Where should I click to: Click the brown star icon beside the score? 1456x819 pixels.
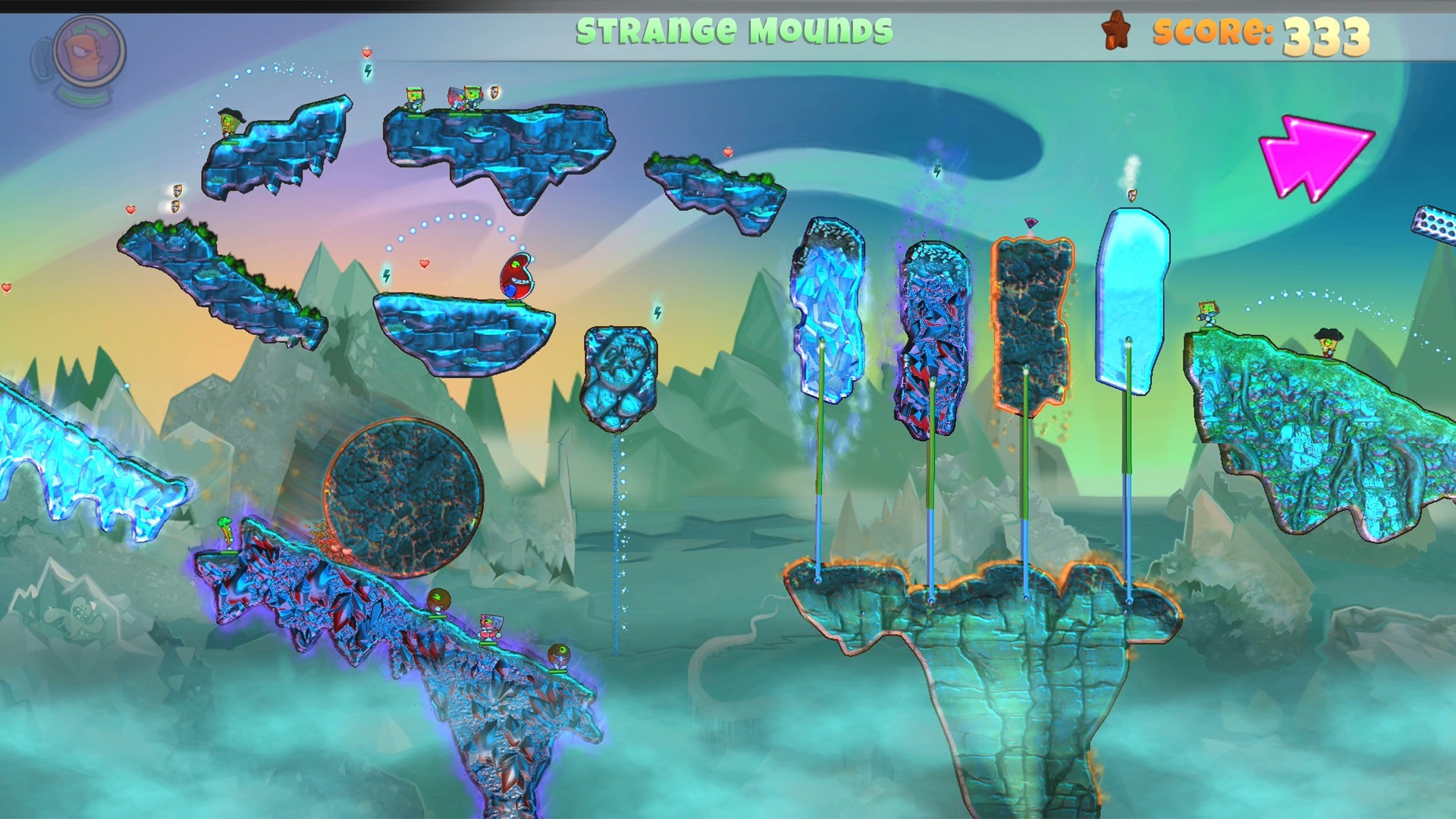click(x=1116, y=30)
